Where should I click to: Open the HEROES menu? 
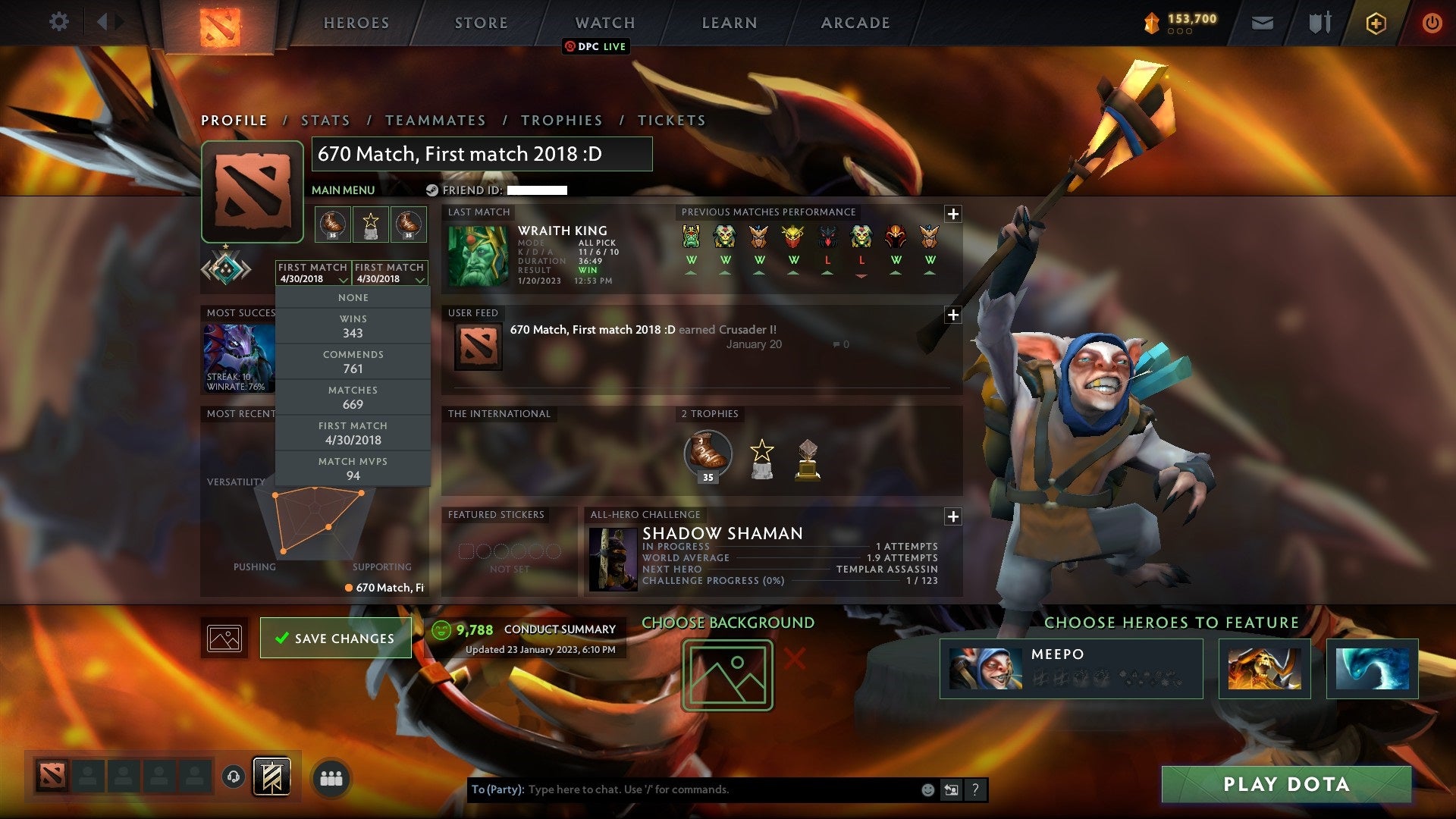pyautogui.click(x=356, y=22)
